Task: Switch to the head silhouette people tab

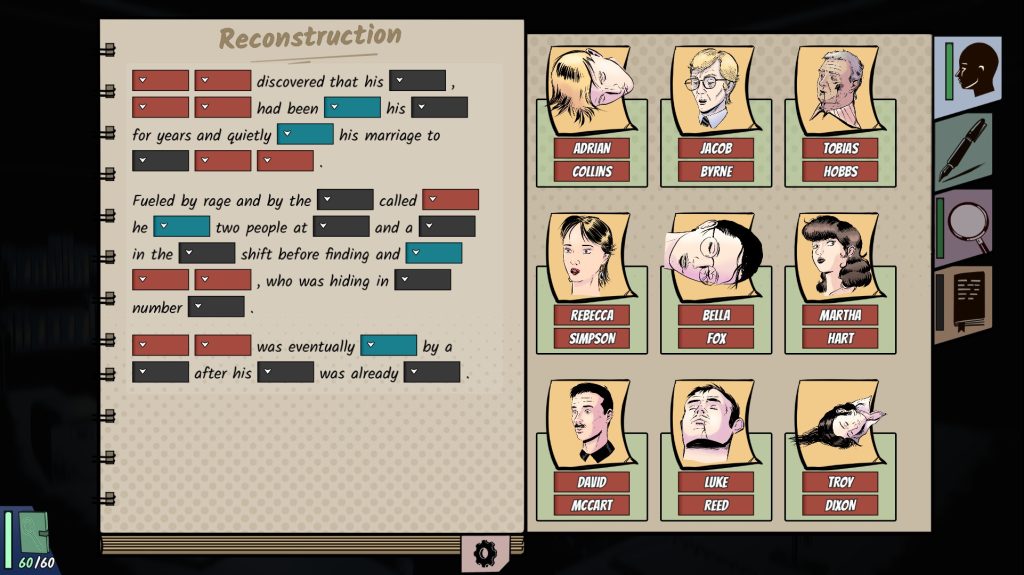Action: pyautogui.click(x=968, y=70)
